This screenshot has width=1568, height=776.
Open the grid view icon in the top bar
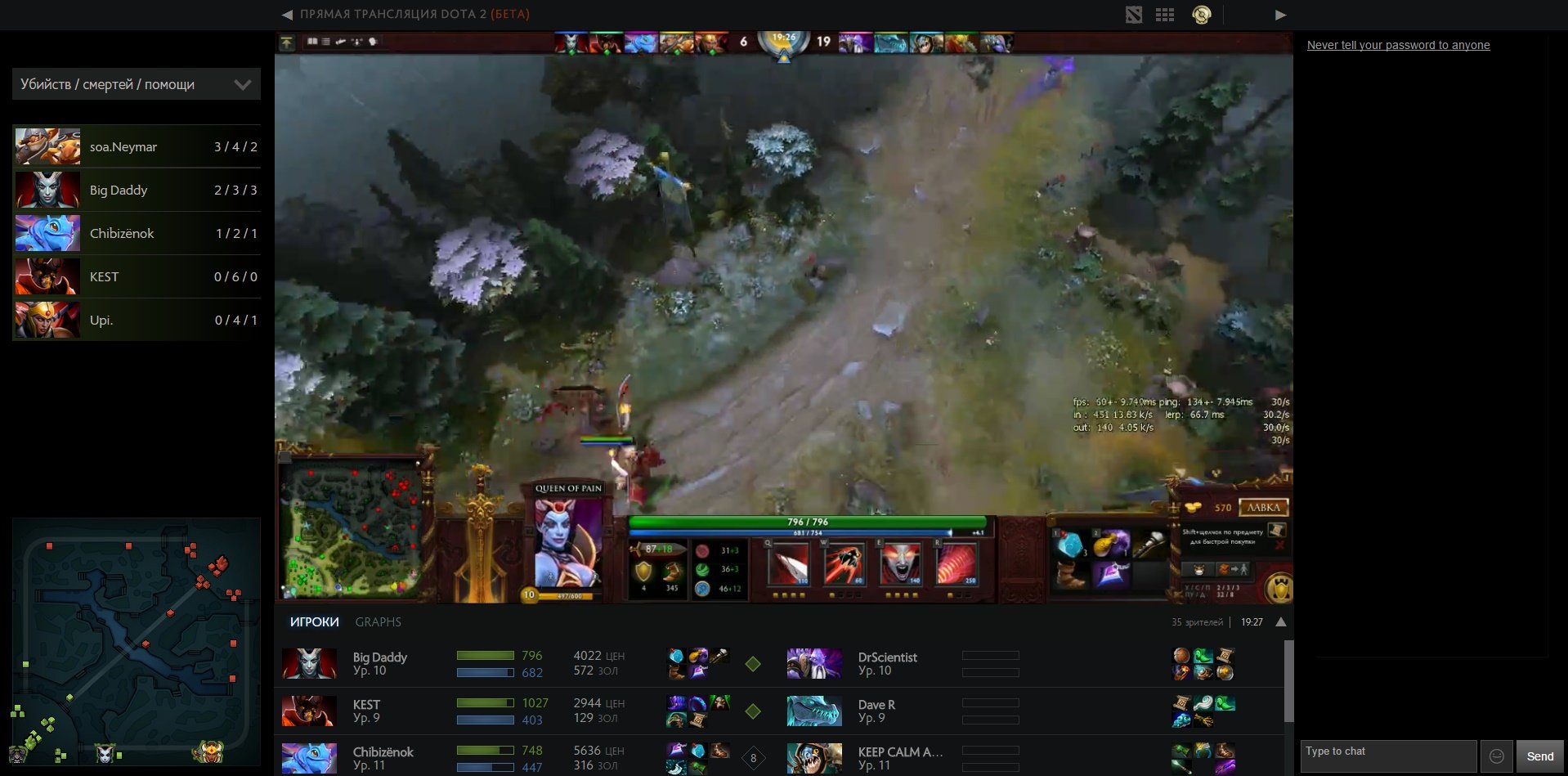click(x=1165, y=15)
